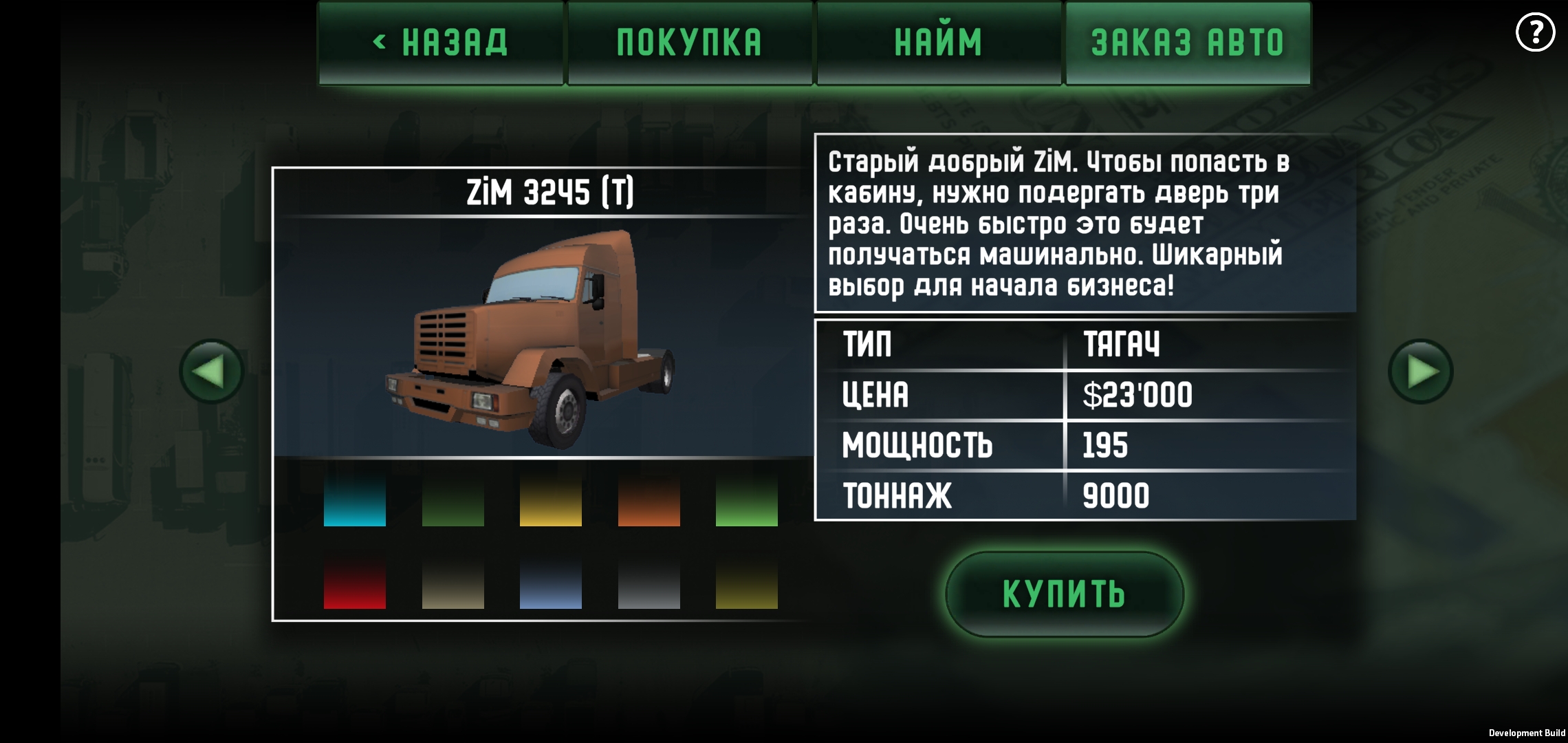Pick the beige paint swatch
This screenshot has height=743, width=1568.
(x=453, y=583)
